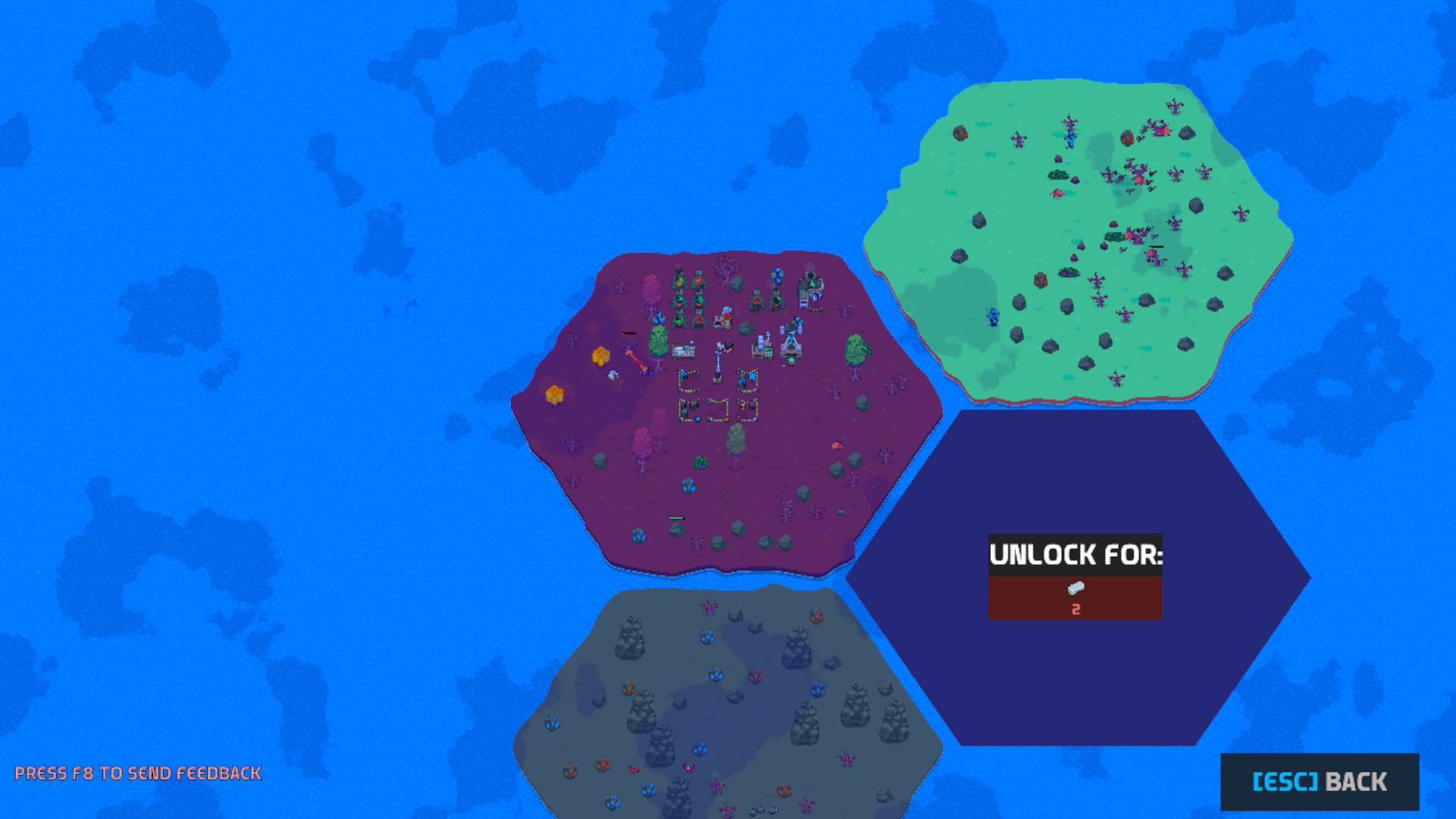Click the conveyor workbench table
Viewport: 1456px width, 819px height.
[x=684, y=350]
